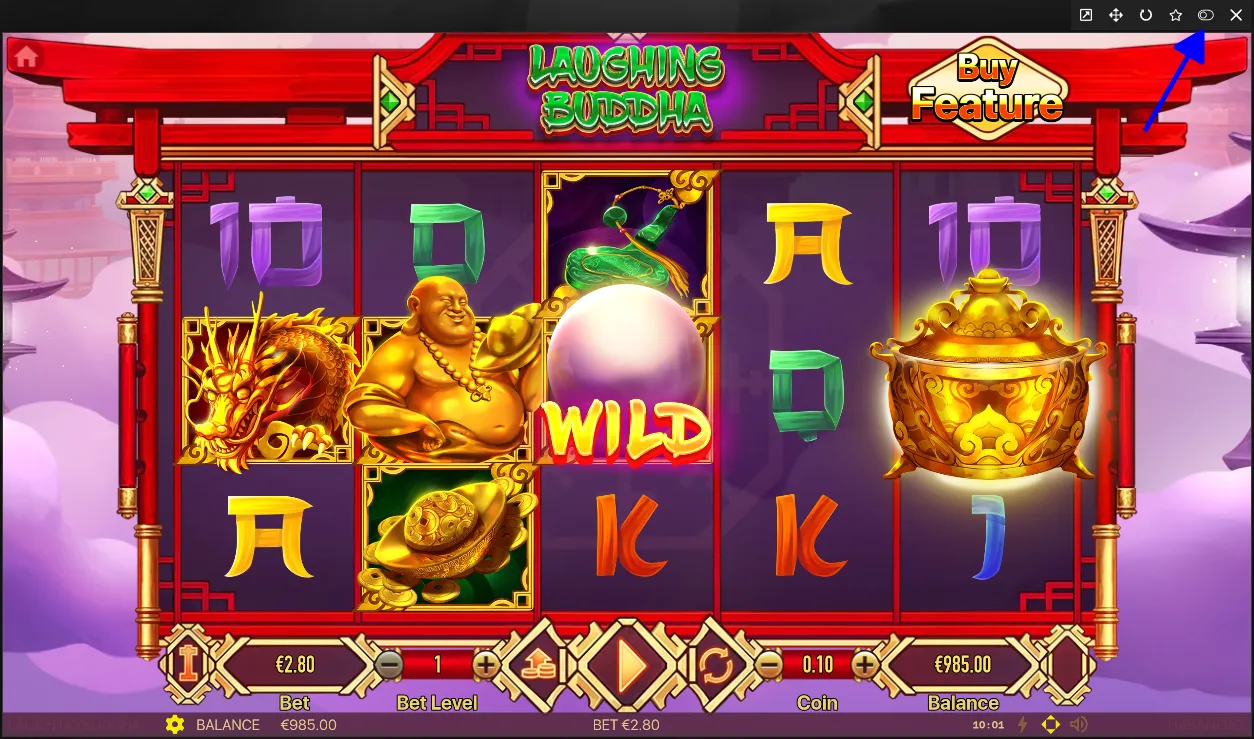Set max bet with coin stack button
This screenshot has height=739, width=1254.
click(x=538, y=665)
